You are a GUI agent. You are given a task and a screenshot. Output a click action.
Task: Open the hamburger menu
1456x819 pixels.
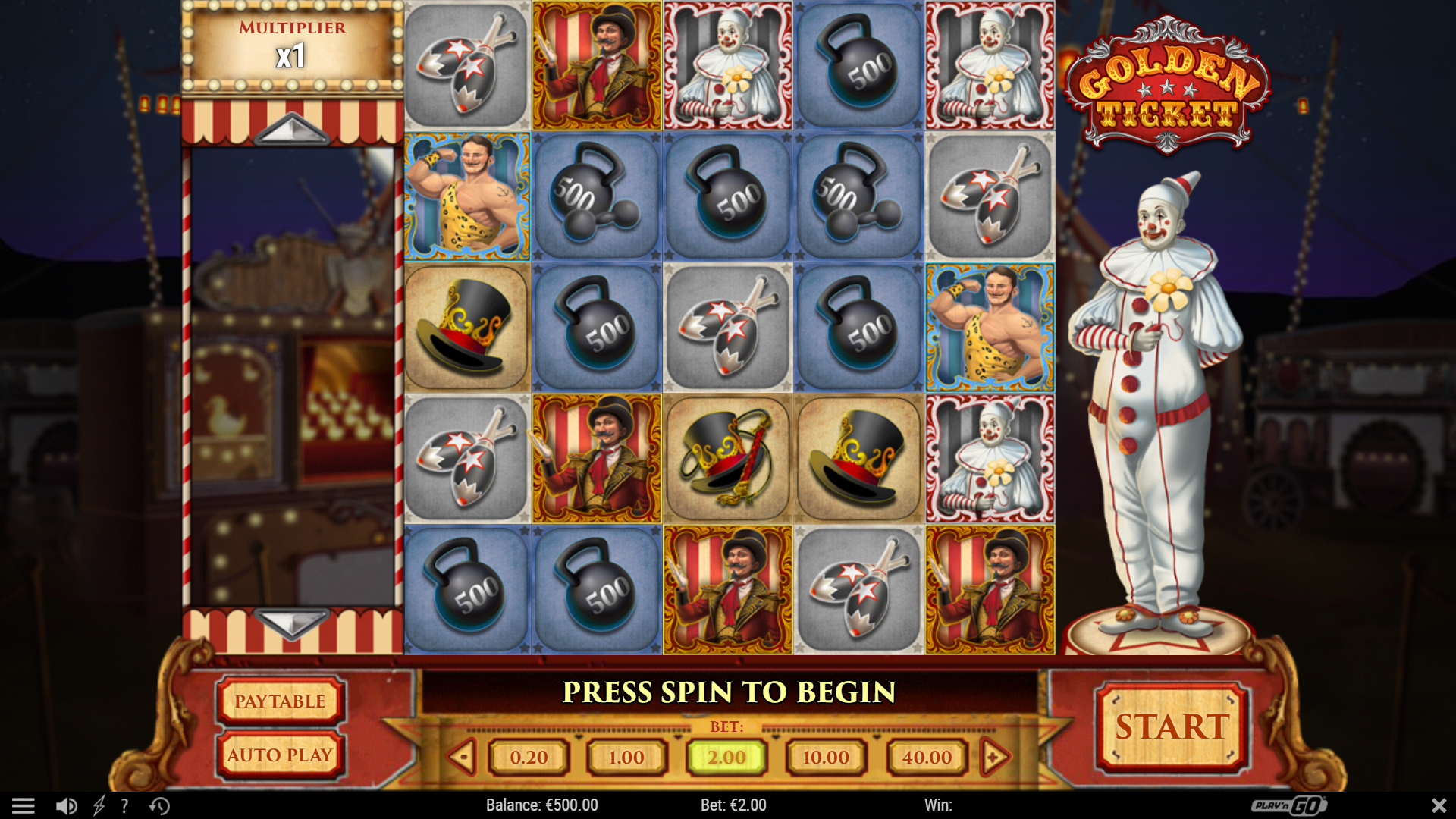tap(24, 805)
